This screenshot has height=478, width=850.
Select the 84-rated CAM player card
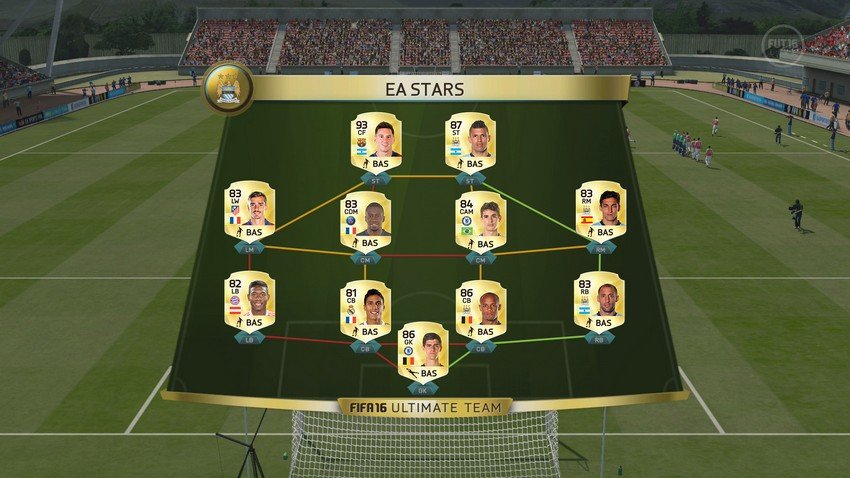pos(480,221)
